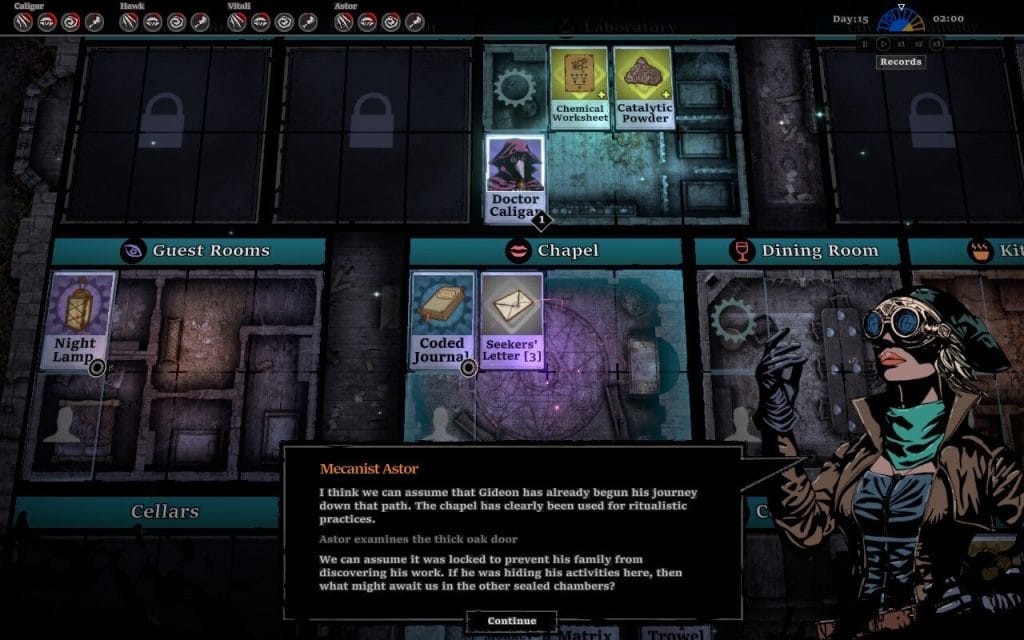Set game speed to x1

point(901,43)
